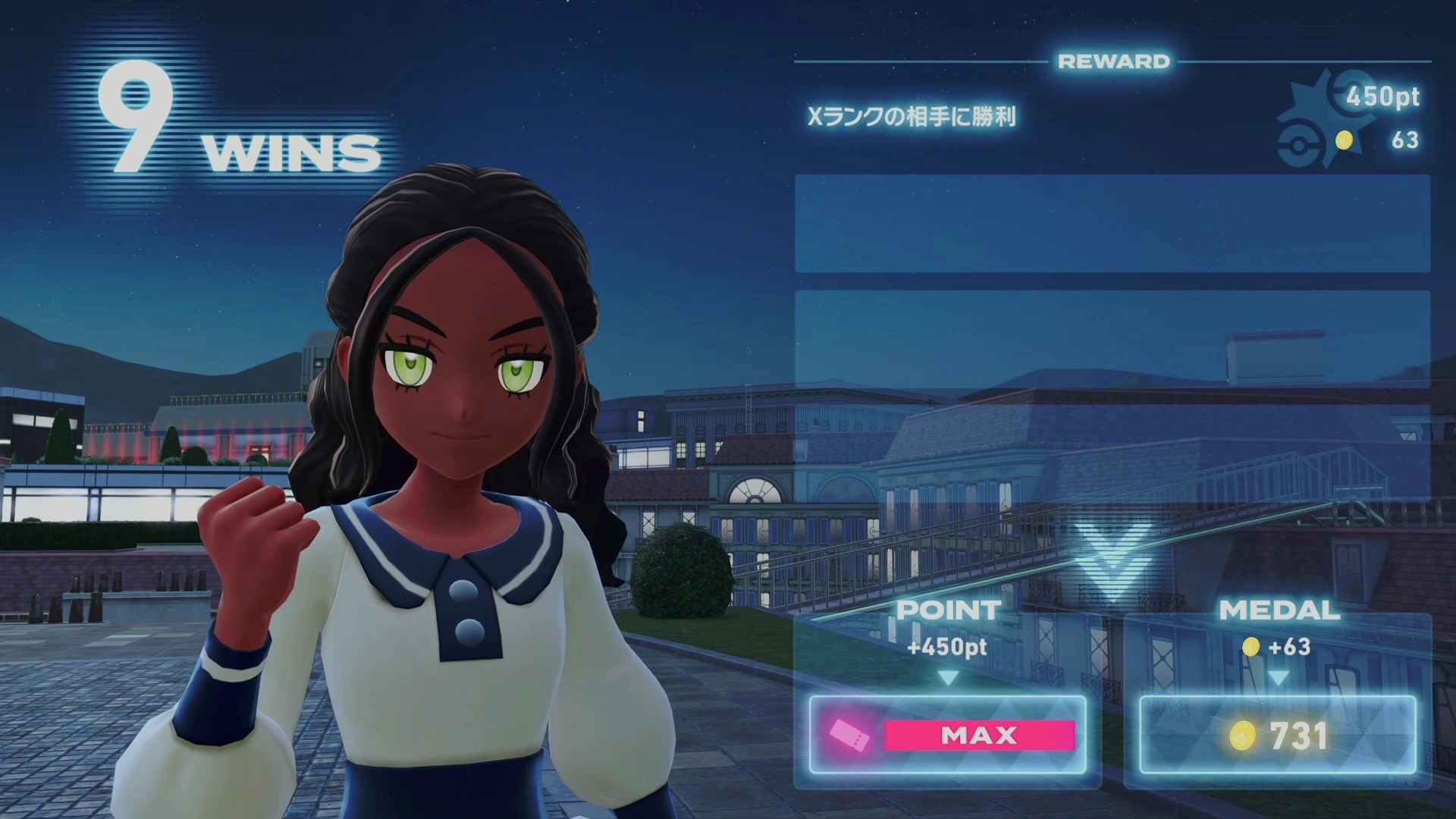Screen dimensions: 1456x819
Task: Click the pink MAX point gauge panel
Action: pos(948,735)
